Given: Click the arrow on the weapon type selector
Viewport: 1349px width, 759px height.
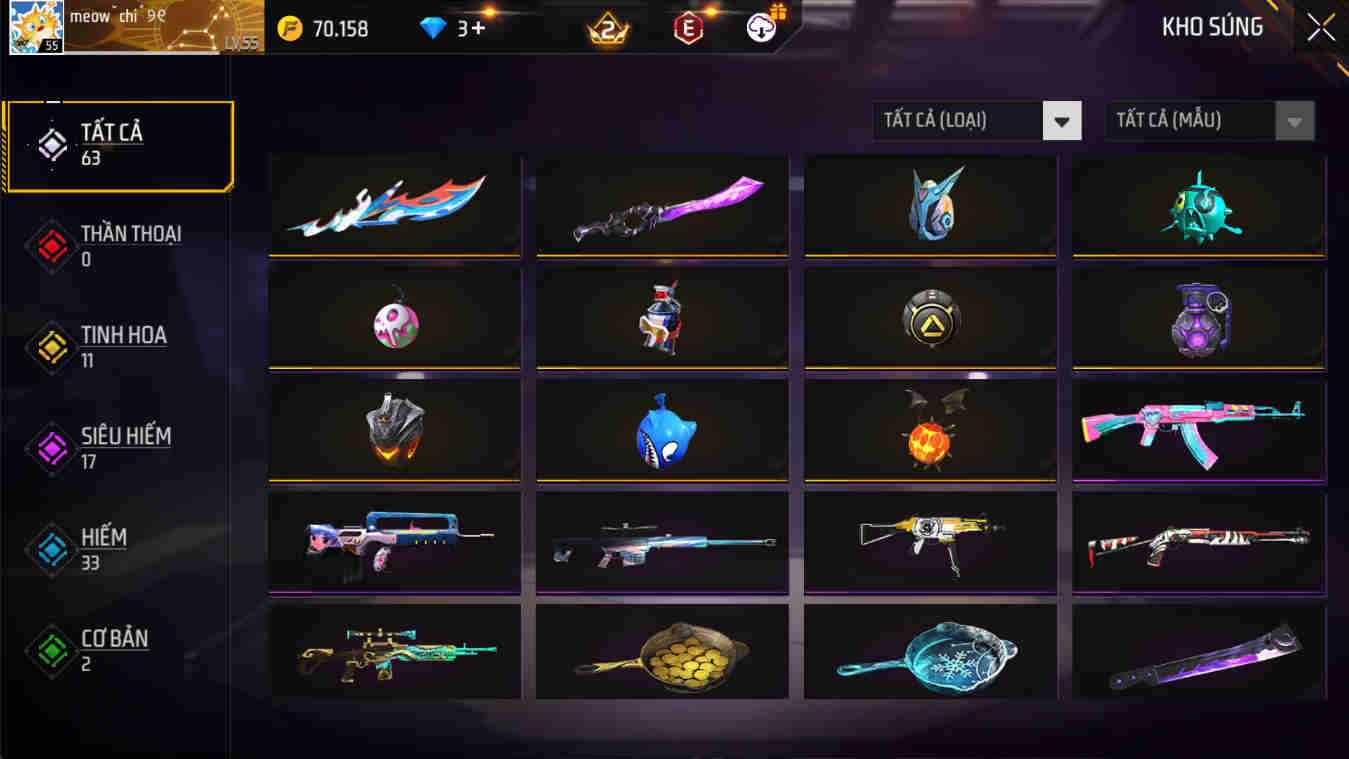Looking at the screenshot, I should pyautogui.click(x=1064, y=120).
